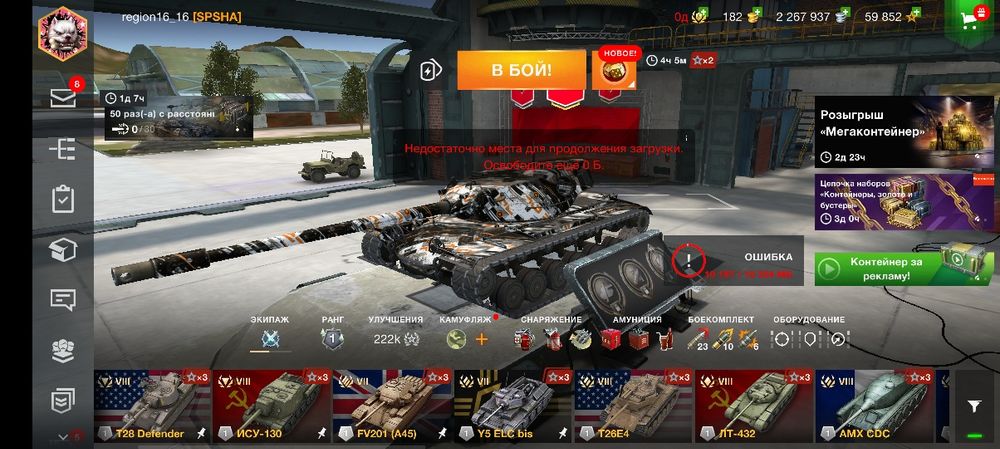Add a camouflage with the orange plus
This screenshot has width=1000, height=449.
pos(482,339)
